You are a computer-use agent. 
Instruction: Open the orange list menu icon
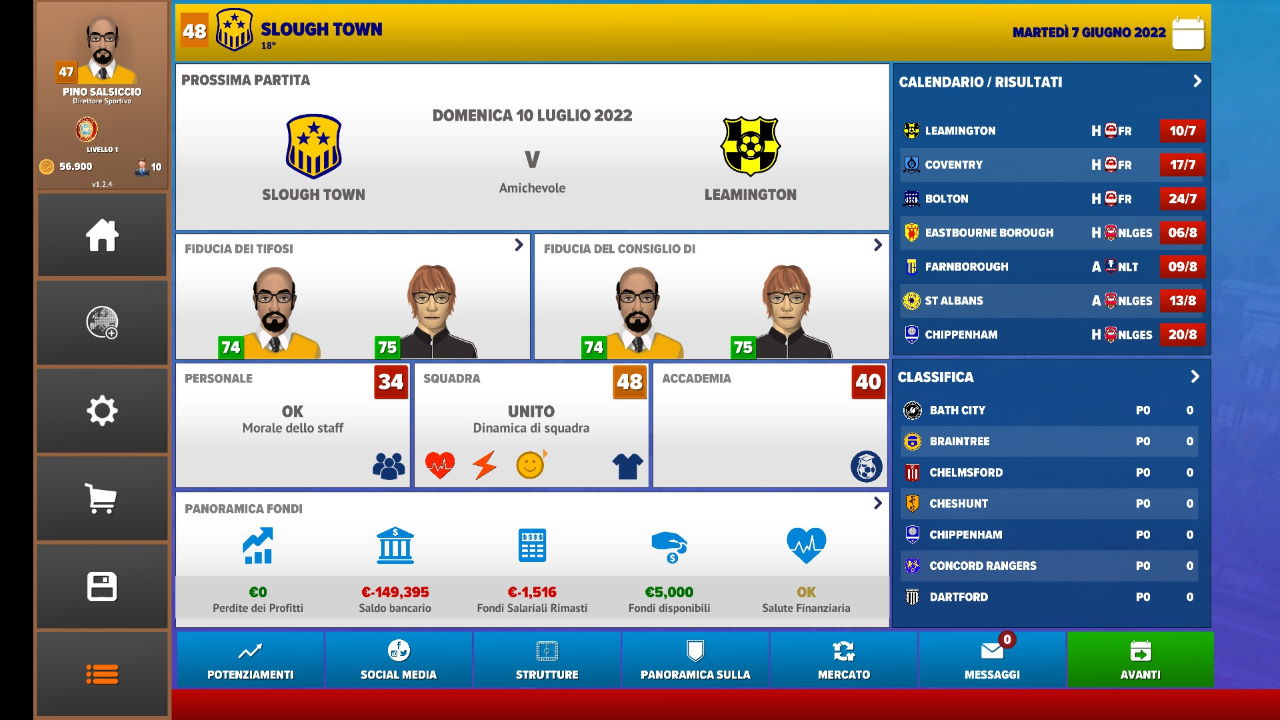102,674
